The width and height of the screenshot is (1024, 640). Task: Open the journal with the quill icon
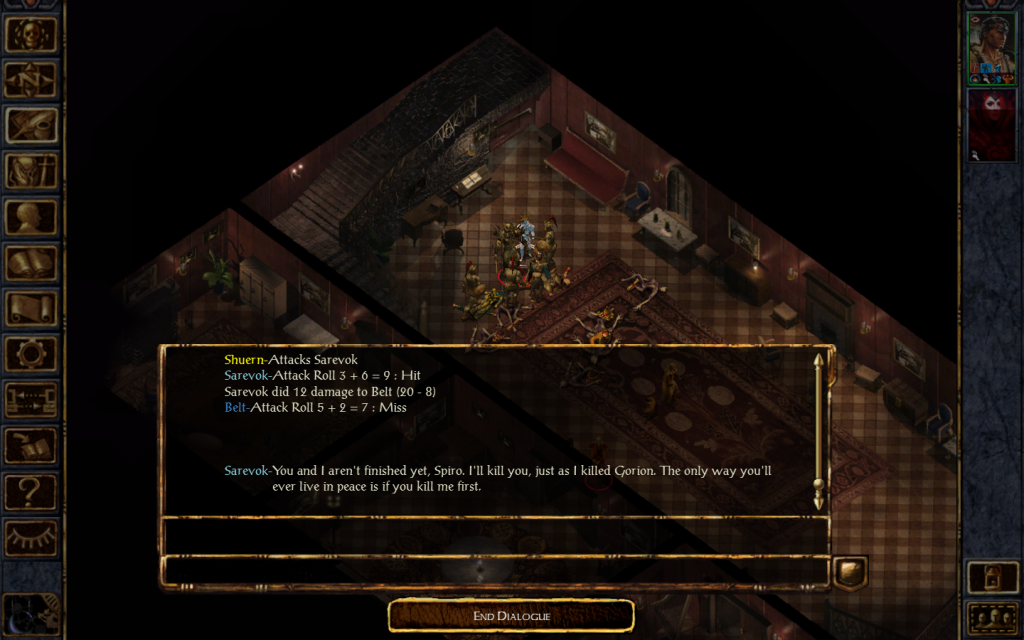coord(31,125)
